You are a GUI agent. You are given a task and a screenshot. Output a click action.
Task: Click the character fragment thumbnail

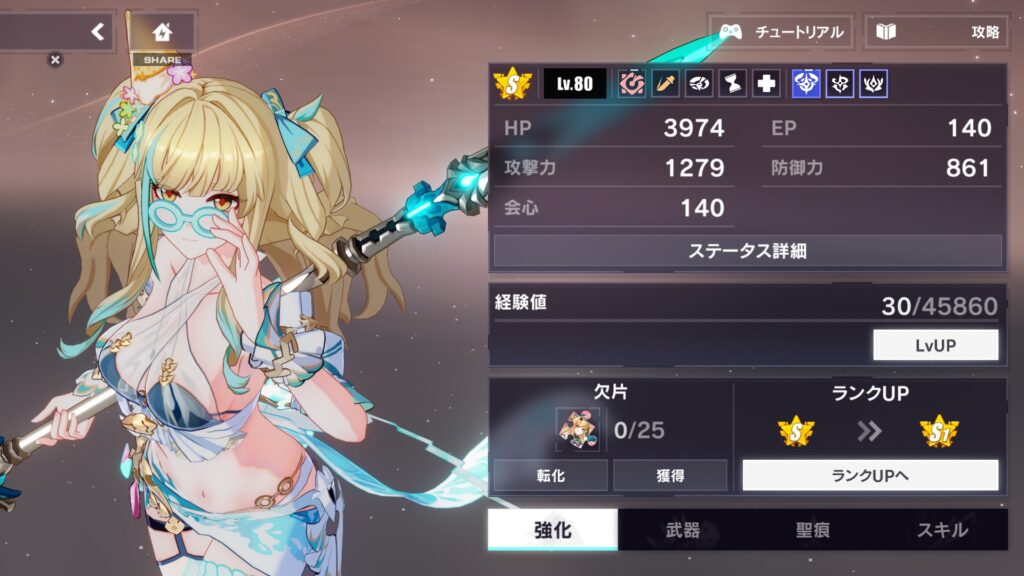(x=579, y=431)
